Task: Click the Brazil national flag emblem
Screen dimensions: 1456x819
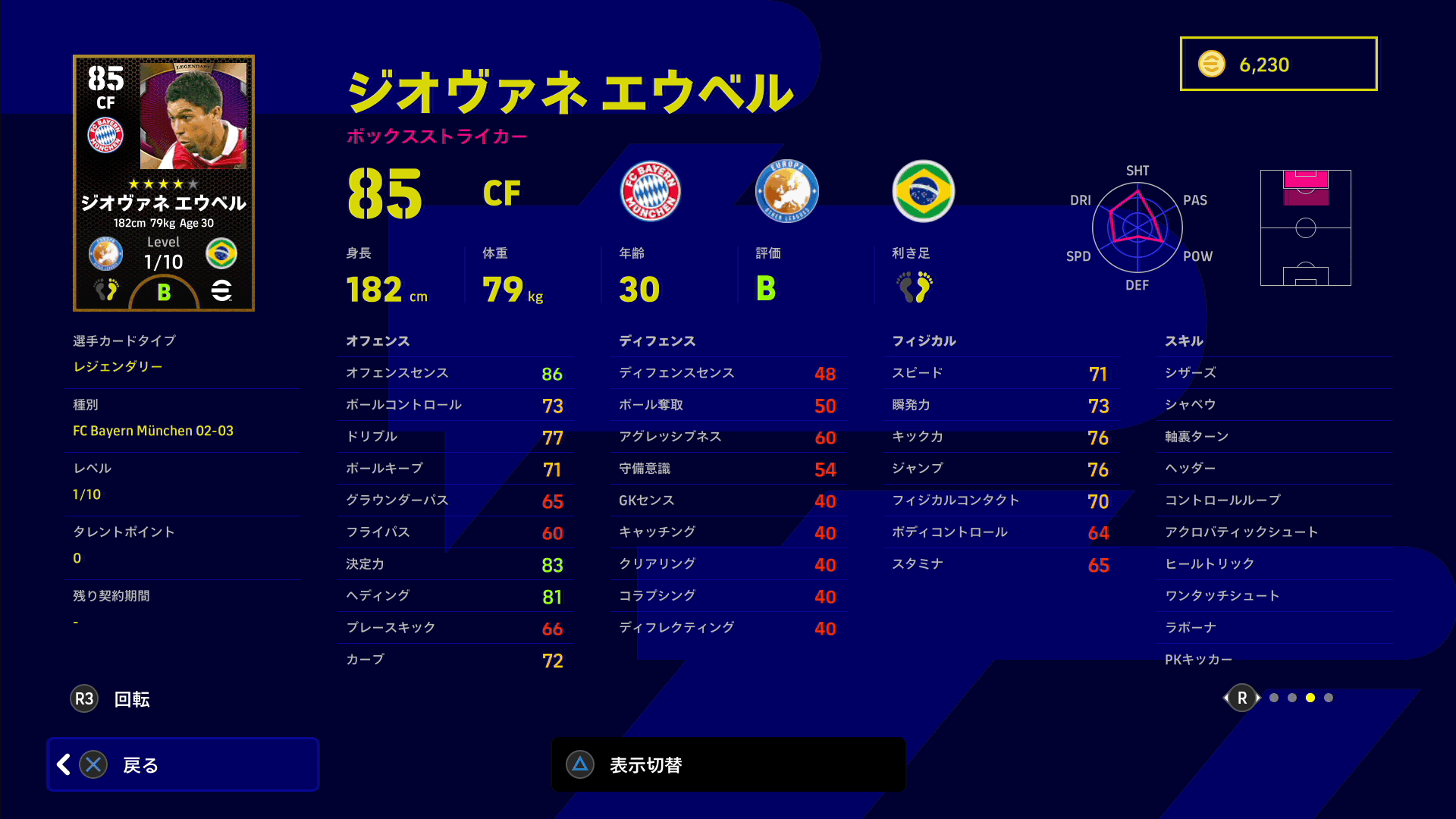Action: coord(923,191)
